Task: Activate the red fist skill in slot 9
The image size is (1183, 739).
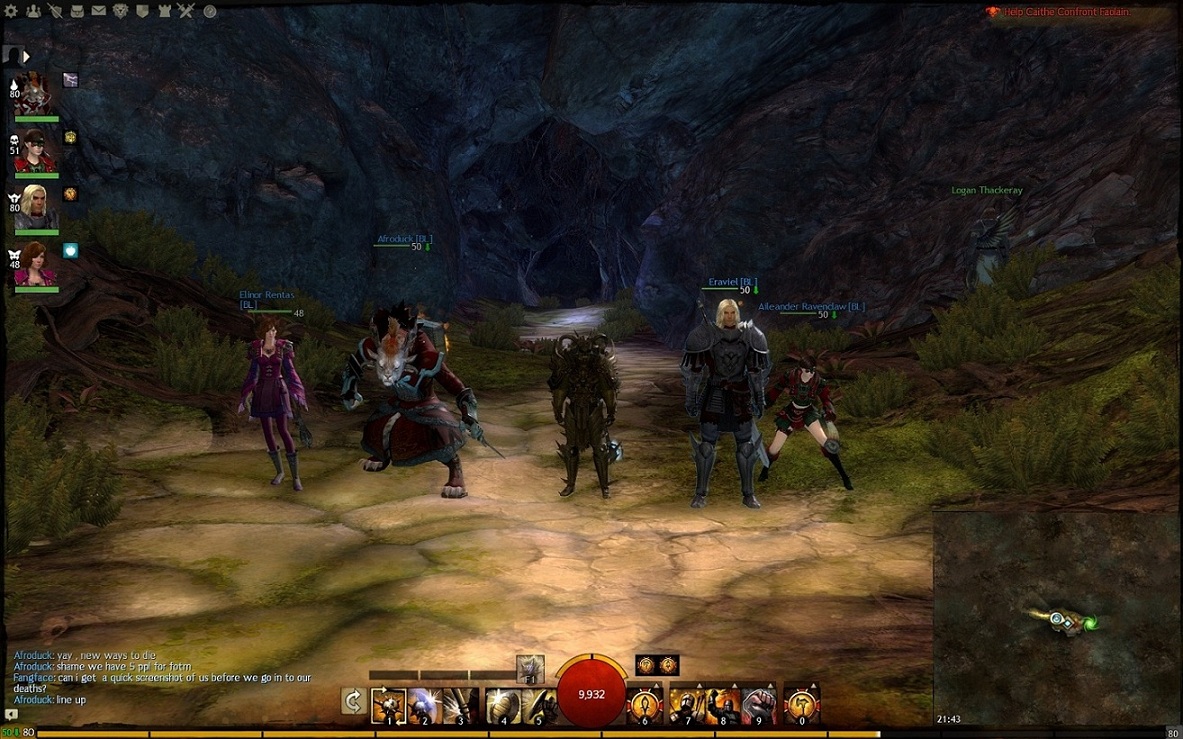Action: [x=759, y=705]
